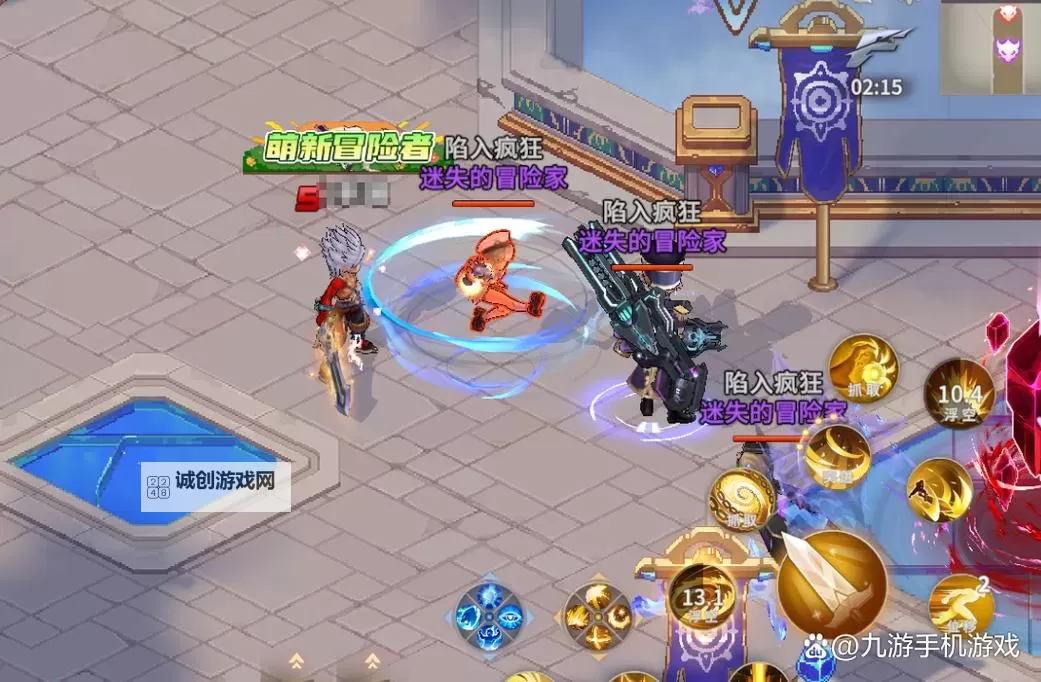The height and width of the screenshot is (682, 1041).
Task: Click the purple demon marker on minimap
Action: click(x=1007, y=49)
